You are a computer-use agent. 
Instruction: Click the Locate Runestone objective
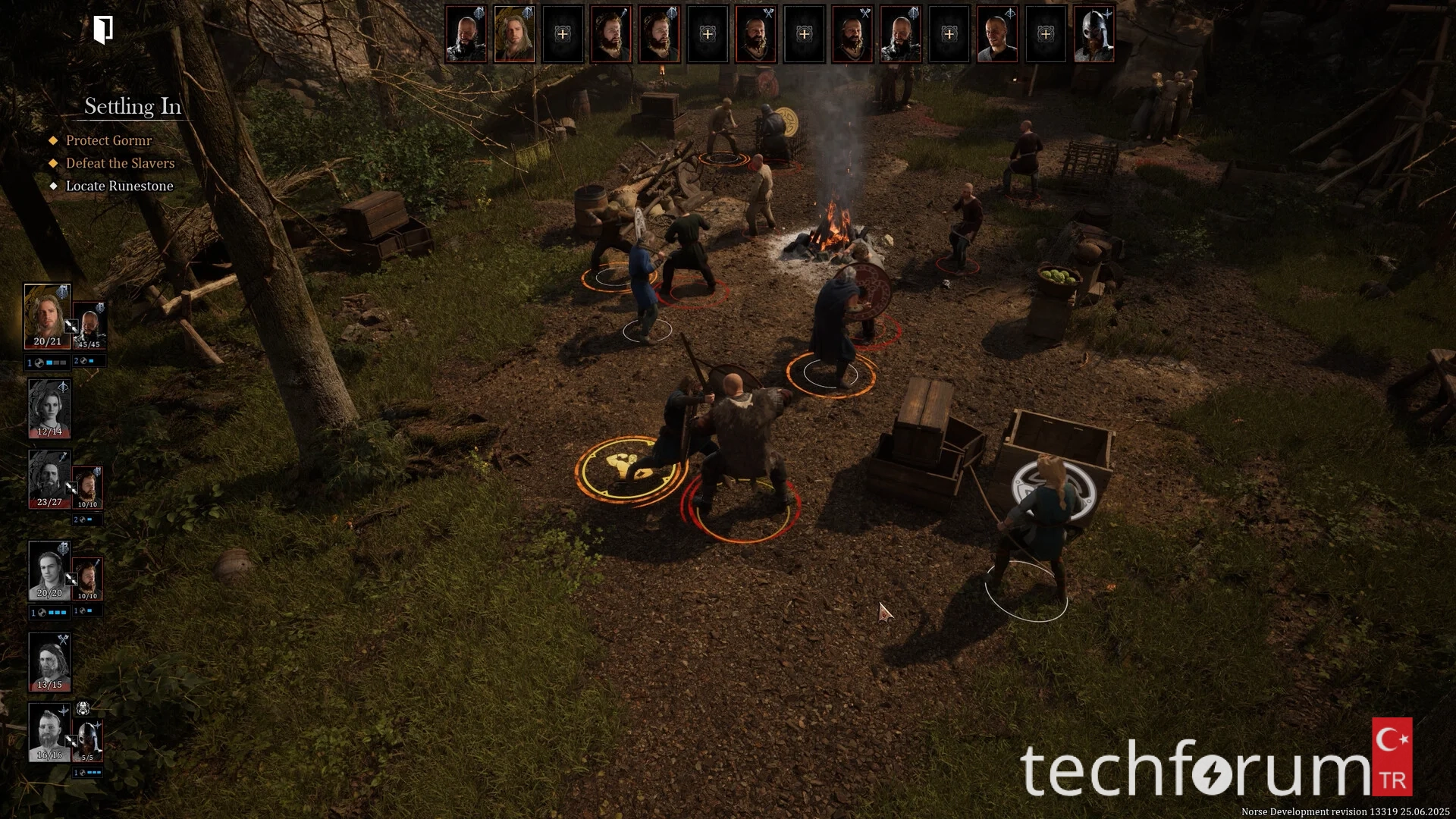point(119,186)
